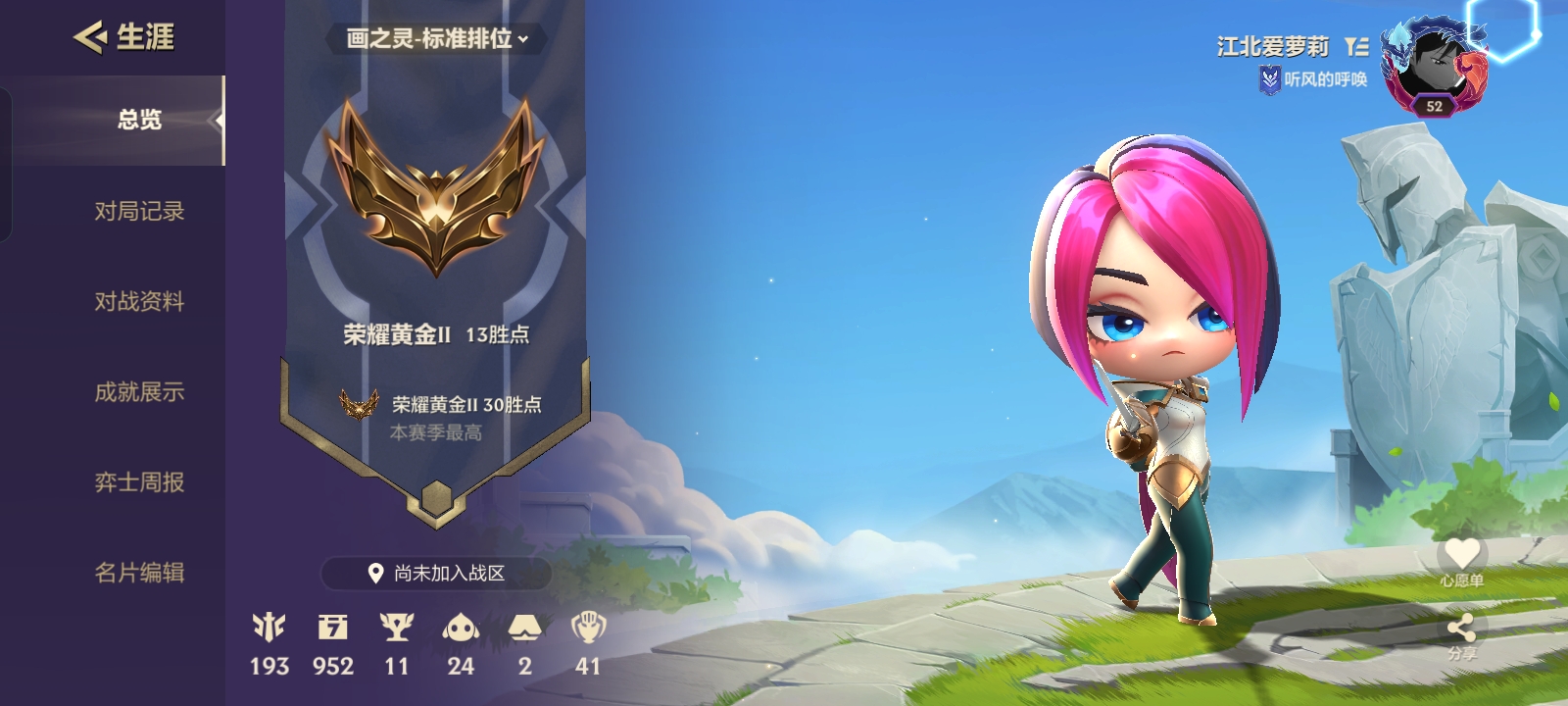This screenshot has width=1568, height=706.
Task: Click the arena board icon above 2
Action: [x=525, y=628]
